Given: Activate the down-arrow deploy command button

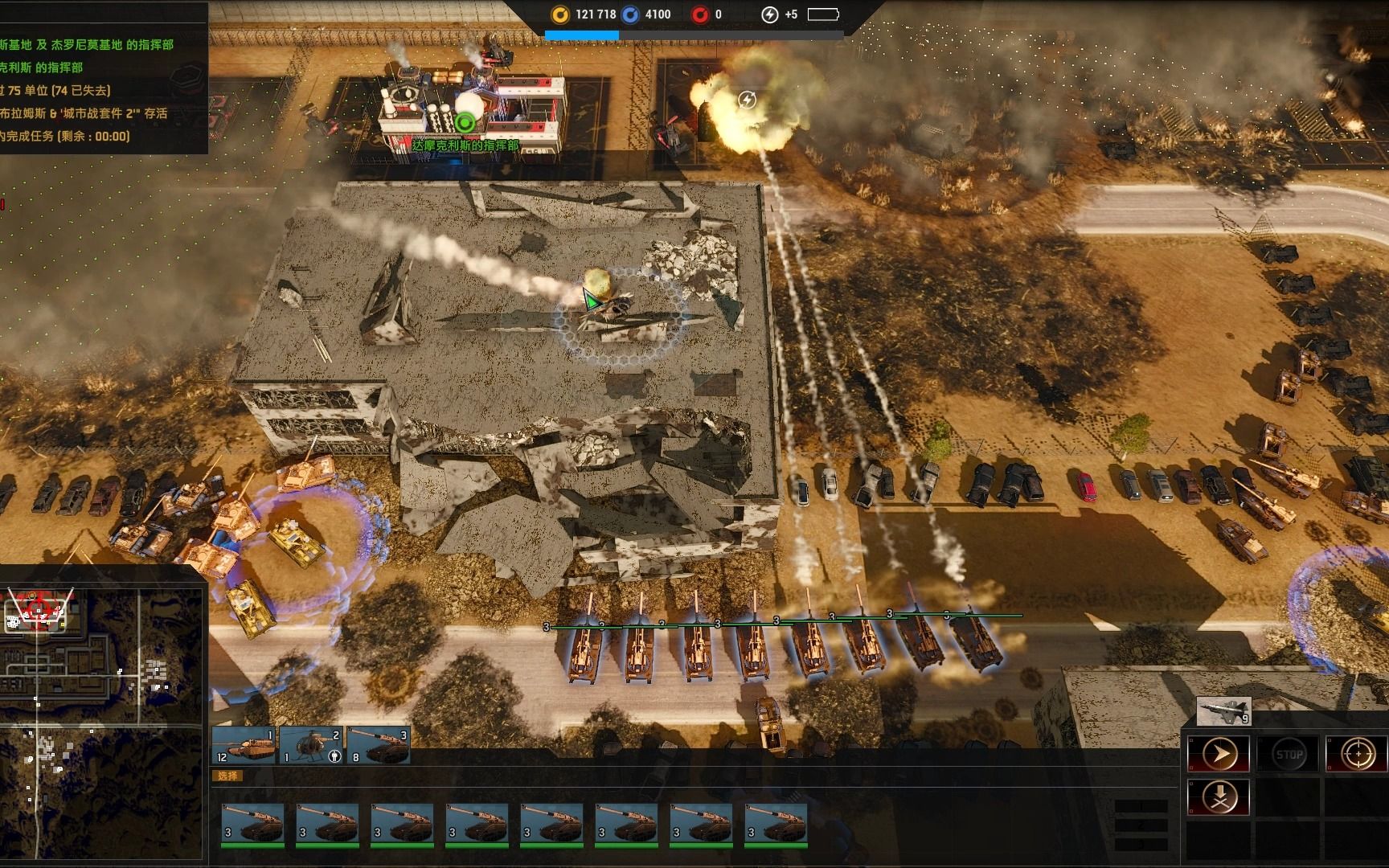Looking at the screenshot, I should tap(1219, 797).
